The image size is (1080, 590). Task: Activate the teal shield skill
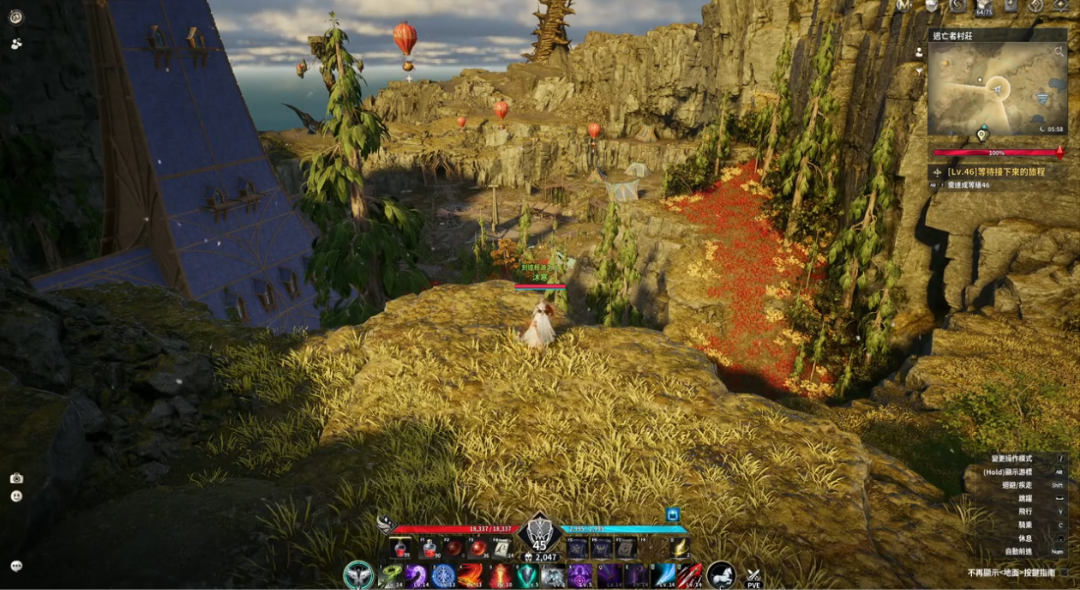coord(527,576)
